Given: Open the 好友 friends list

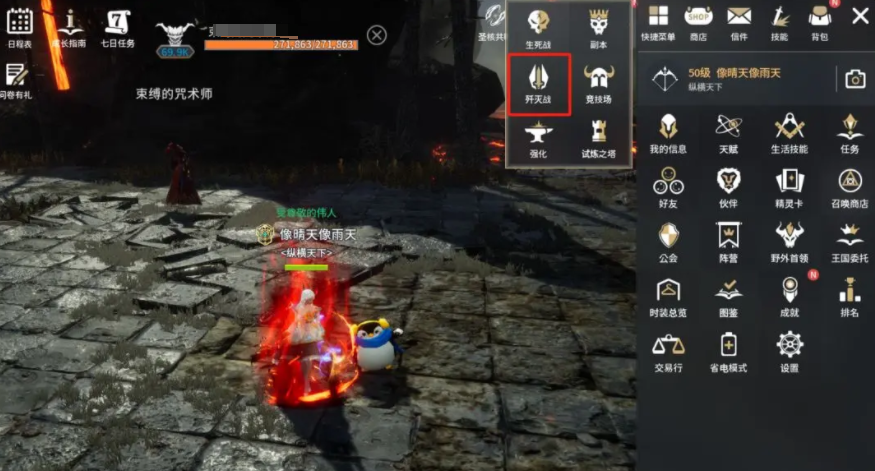Looking at the screenshot, I should 668,187.
